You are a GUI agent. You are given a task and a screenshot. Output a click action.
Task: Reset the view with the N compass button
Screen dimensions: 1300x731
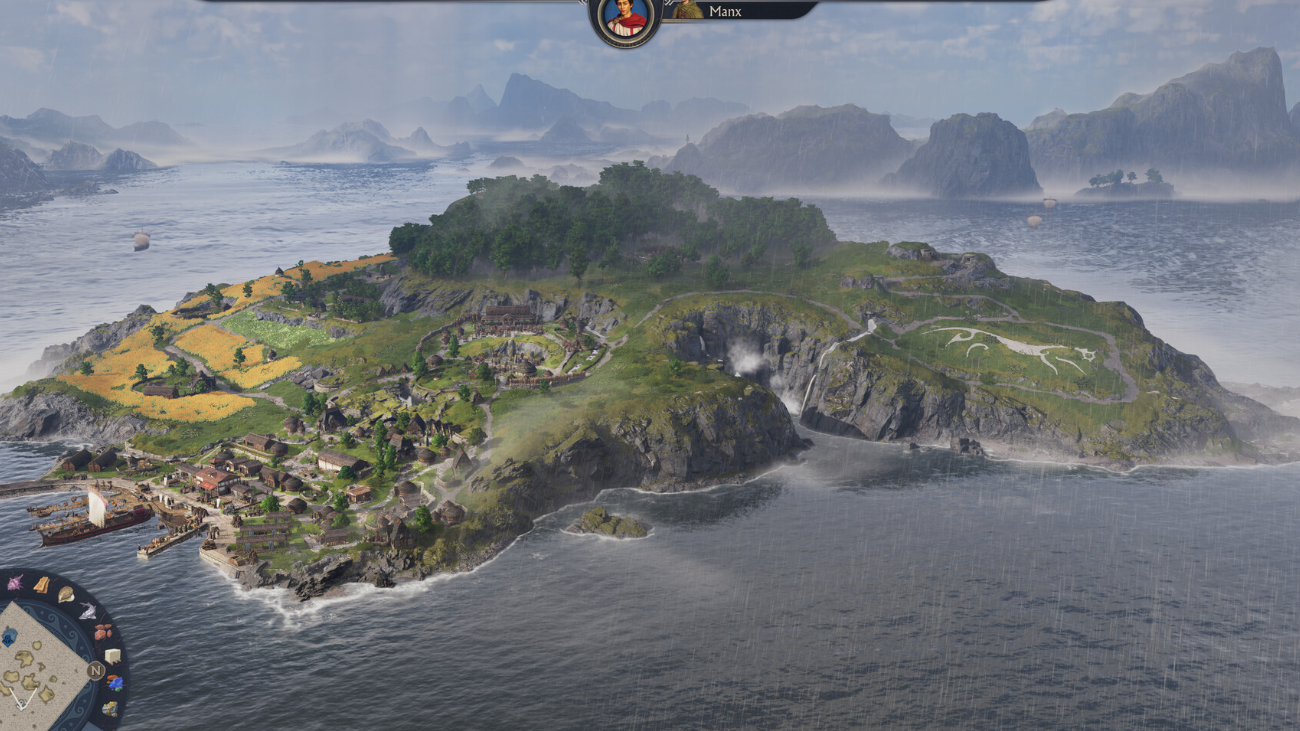(96, 670)
